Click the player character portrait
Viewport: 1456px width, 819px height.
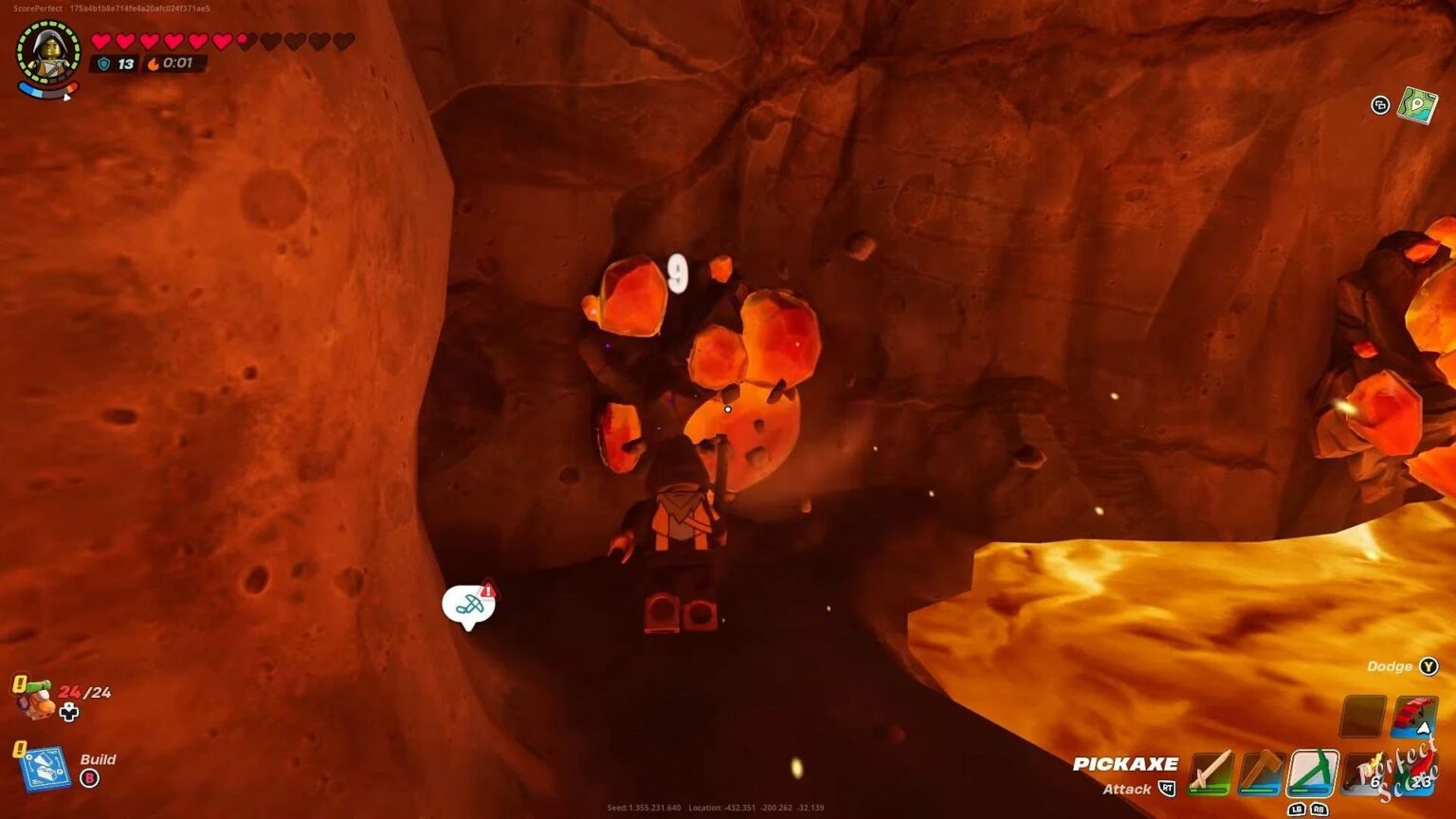click(x=48, y=53)
